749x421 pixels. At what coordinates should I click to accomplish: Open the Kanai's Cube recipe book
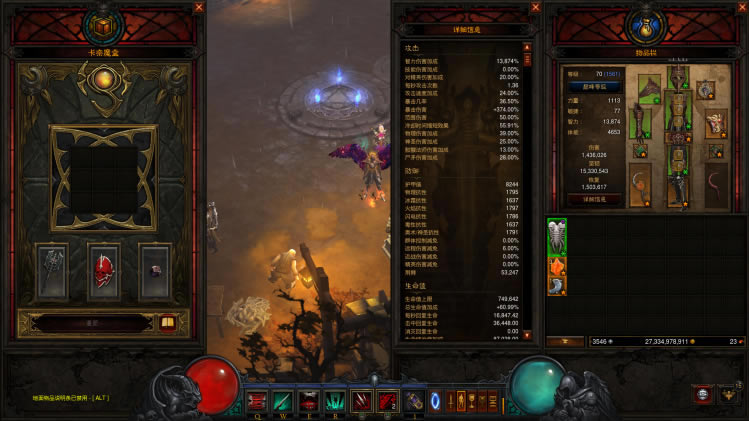167,323
